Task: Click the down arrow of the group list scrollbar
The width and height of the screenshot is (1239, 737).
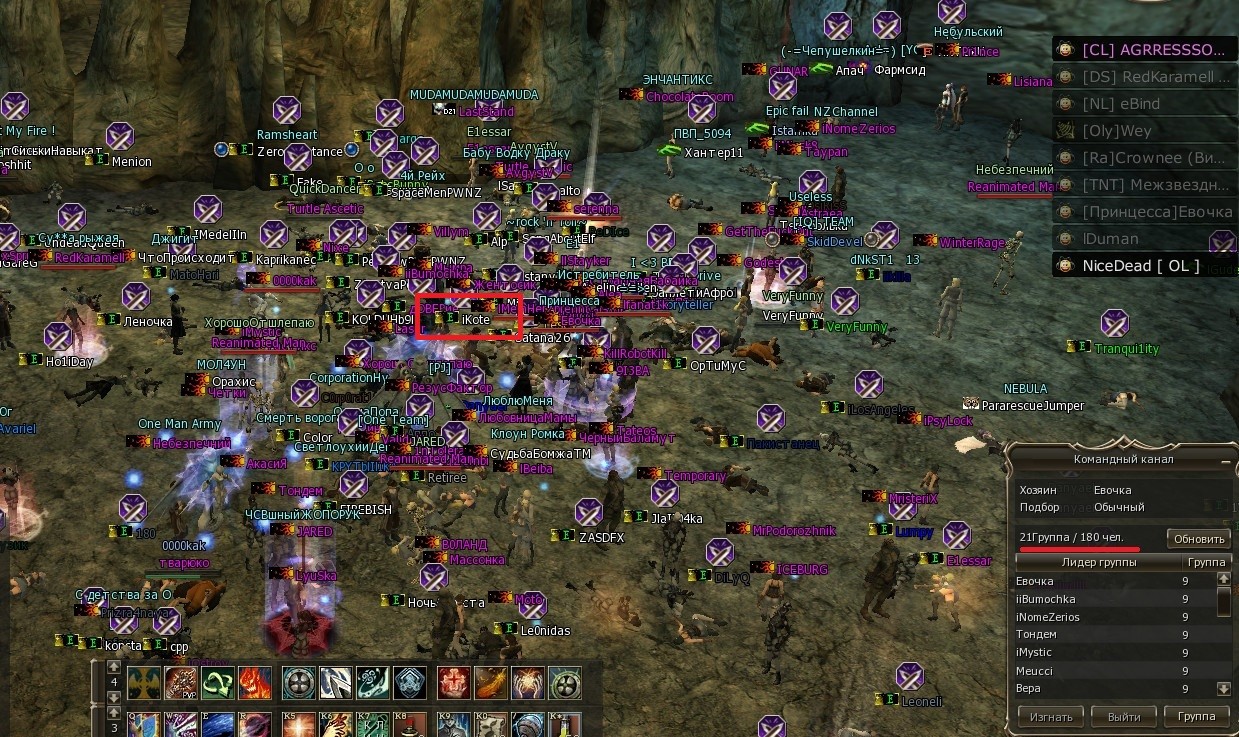Action: click(x=1223, y=688)
